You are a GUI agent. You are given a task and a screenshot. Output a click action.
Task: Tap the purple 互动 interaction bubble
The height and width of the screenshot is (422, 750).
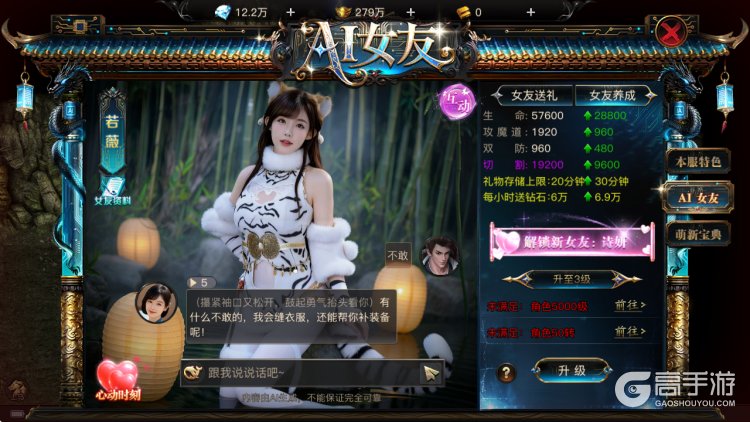pos(455,100)
